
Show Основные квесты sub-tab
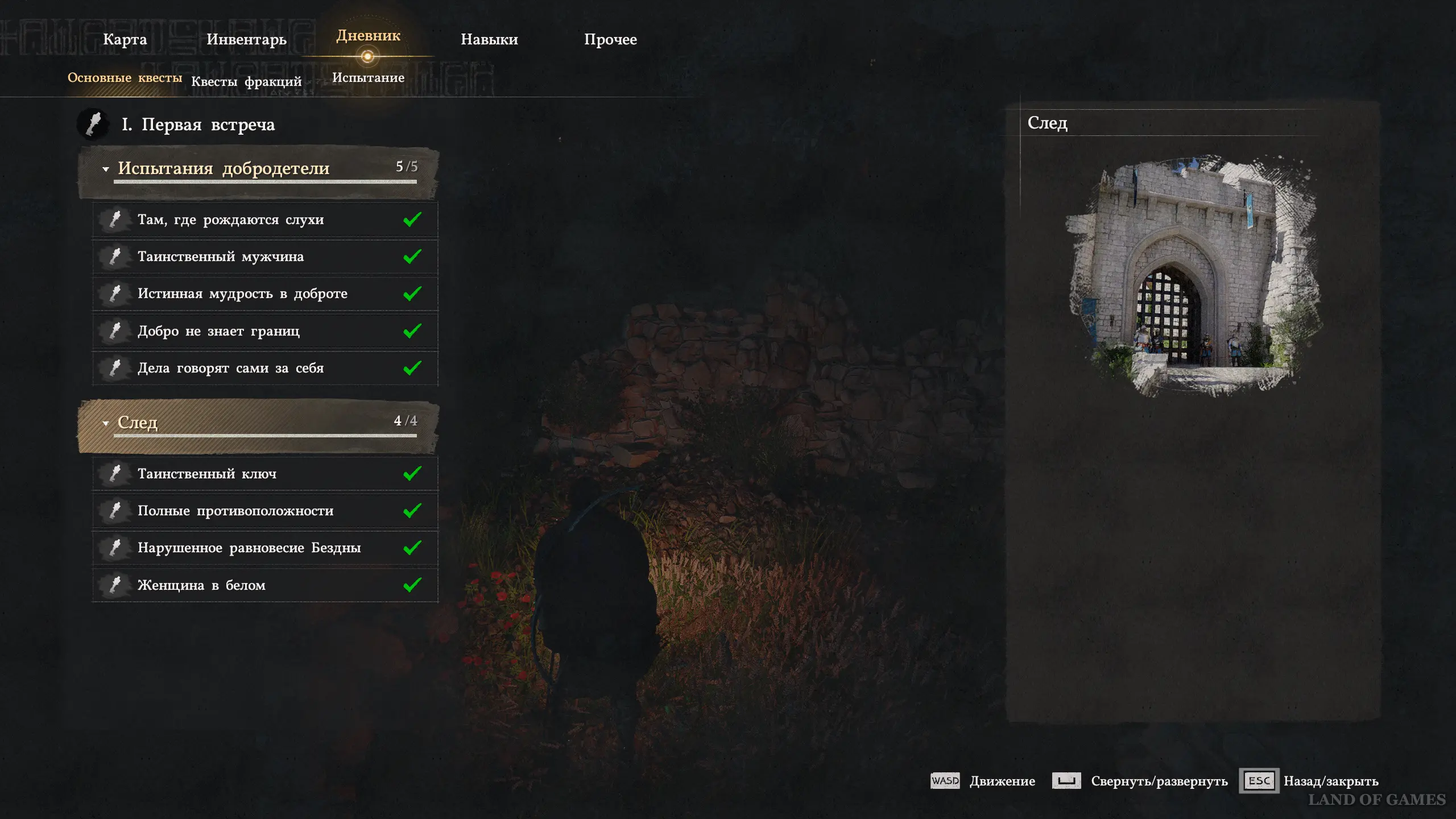pyautogui.click(x=125, y=77)
